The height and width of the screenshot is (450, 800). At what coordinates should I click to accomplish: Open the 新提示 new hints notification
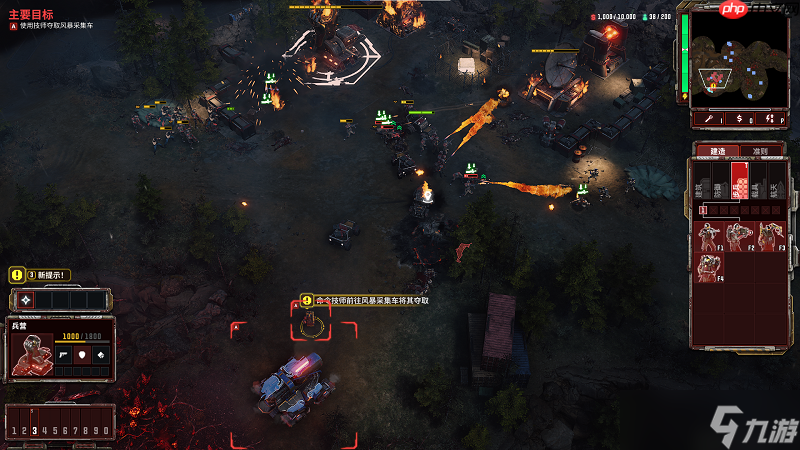(x=40, y=274)
